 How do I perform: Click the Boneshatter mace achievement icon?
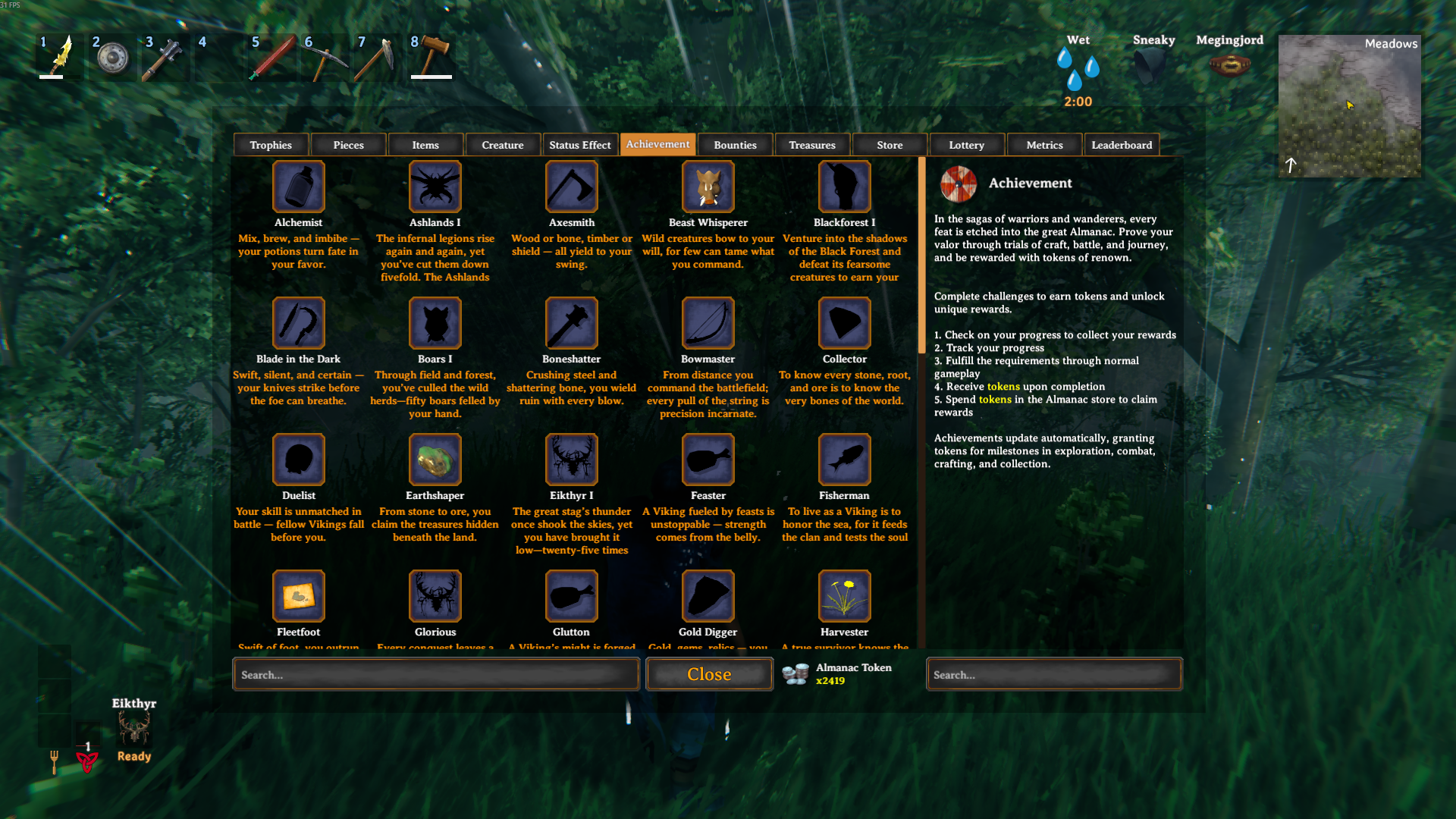[x=571, y=322]
